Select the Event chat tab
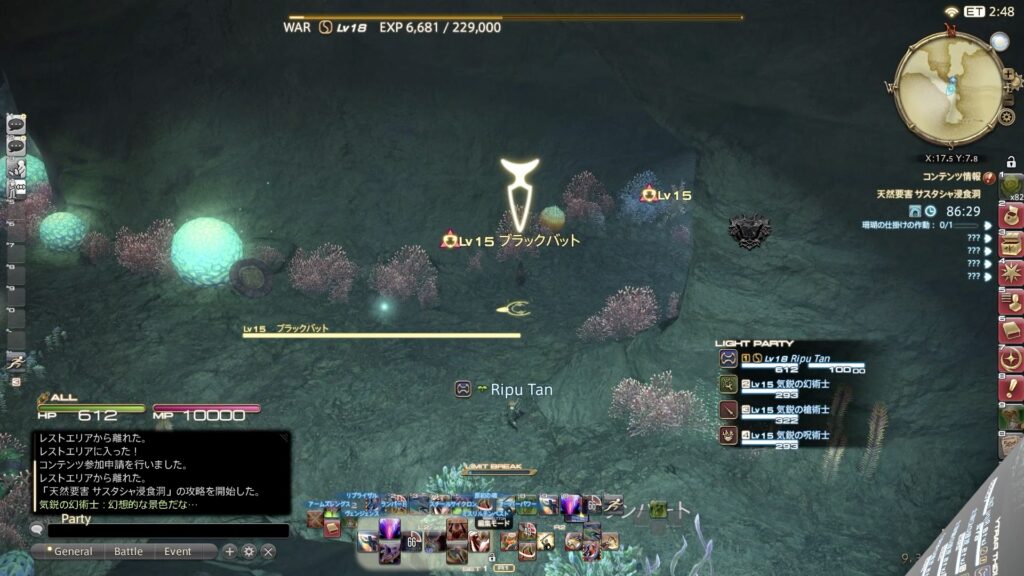 coord(178,551)
